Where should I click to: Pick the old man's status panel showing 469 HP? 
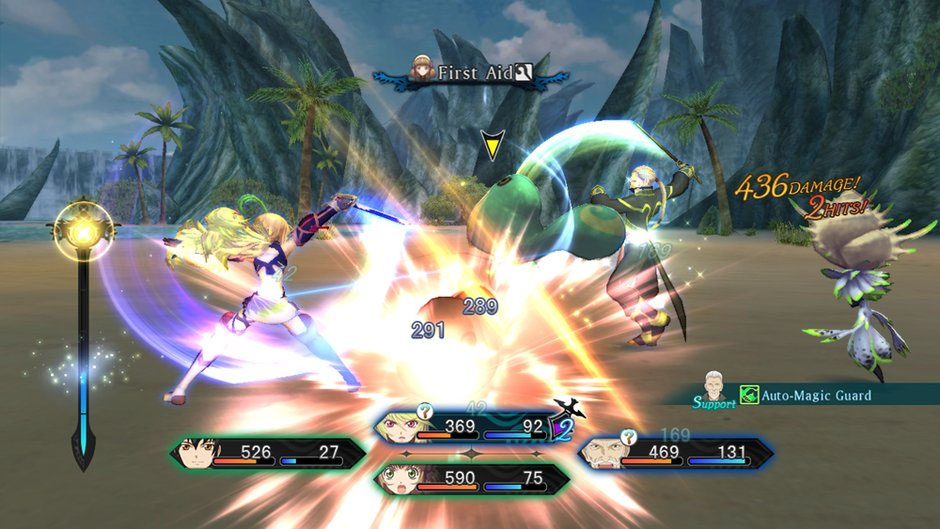(676, 453)
